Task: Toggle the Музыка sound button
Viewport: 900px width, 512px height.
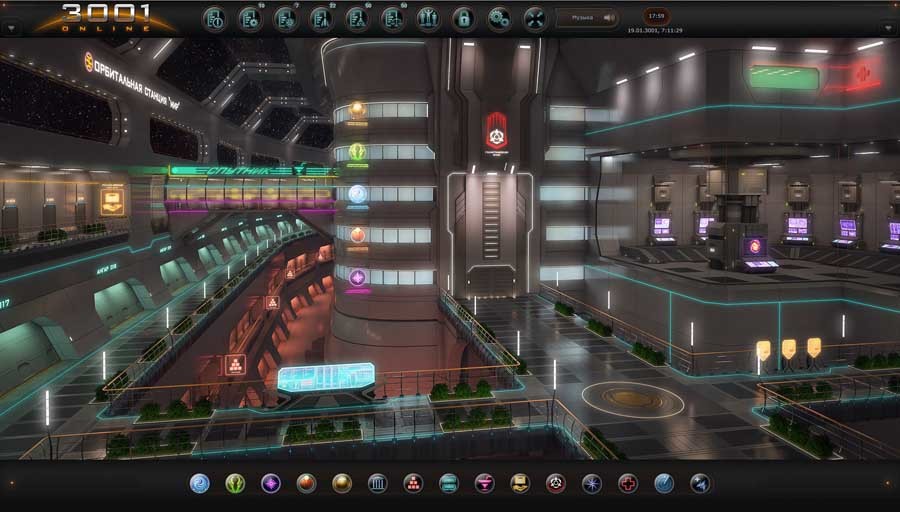Action: click(x=587, y=18)
